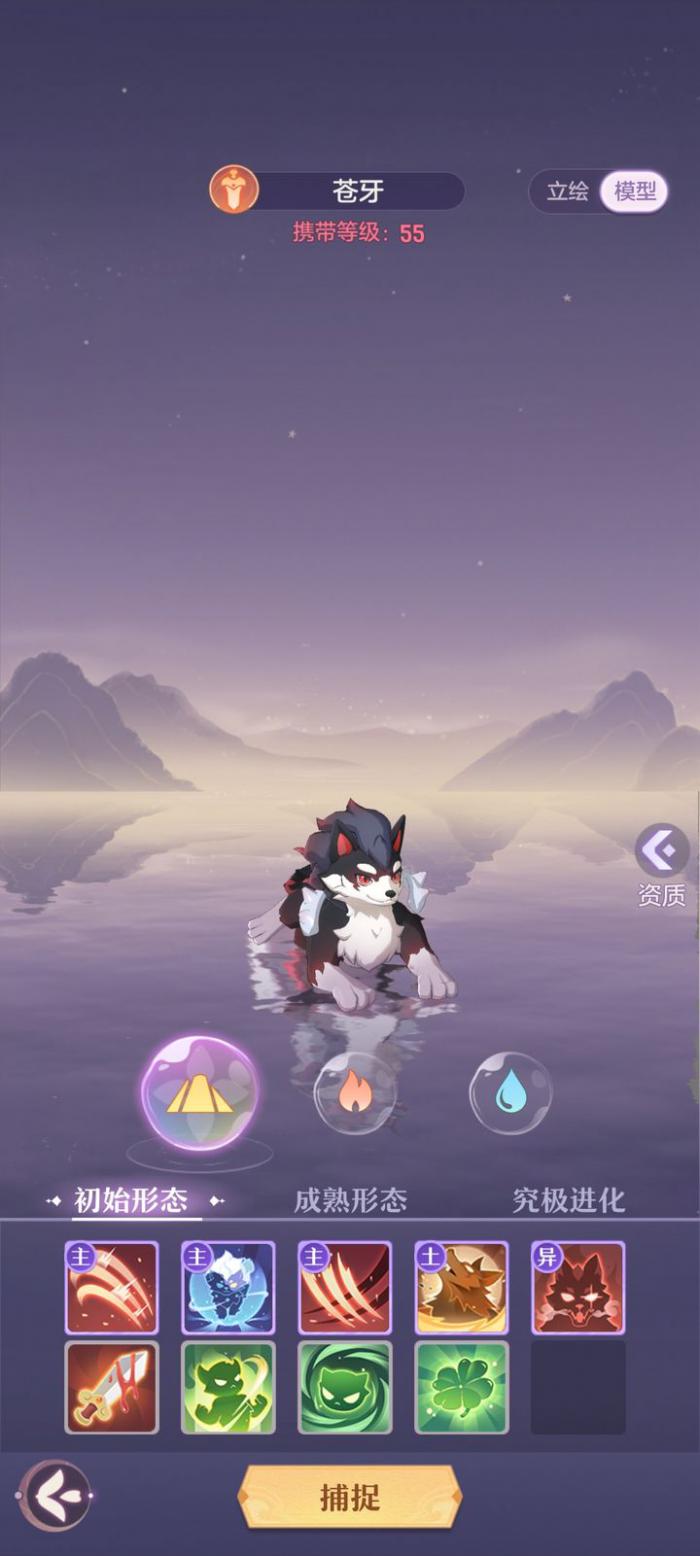Choose the fire element bubble

click(x=355, y=1093)
